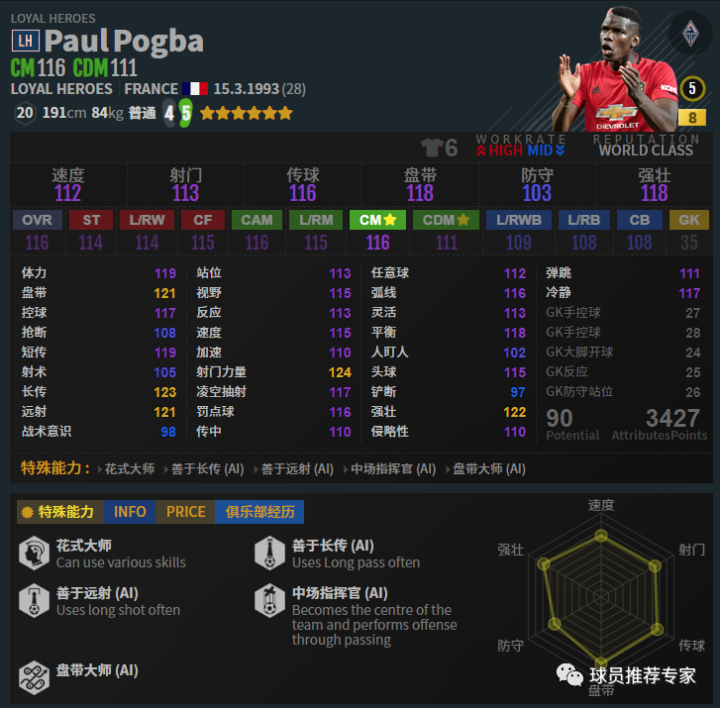
Task: Open the INFO tab
Action: [129, 512]
